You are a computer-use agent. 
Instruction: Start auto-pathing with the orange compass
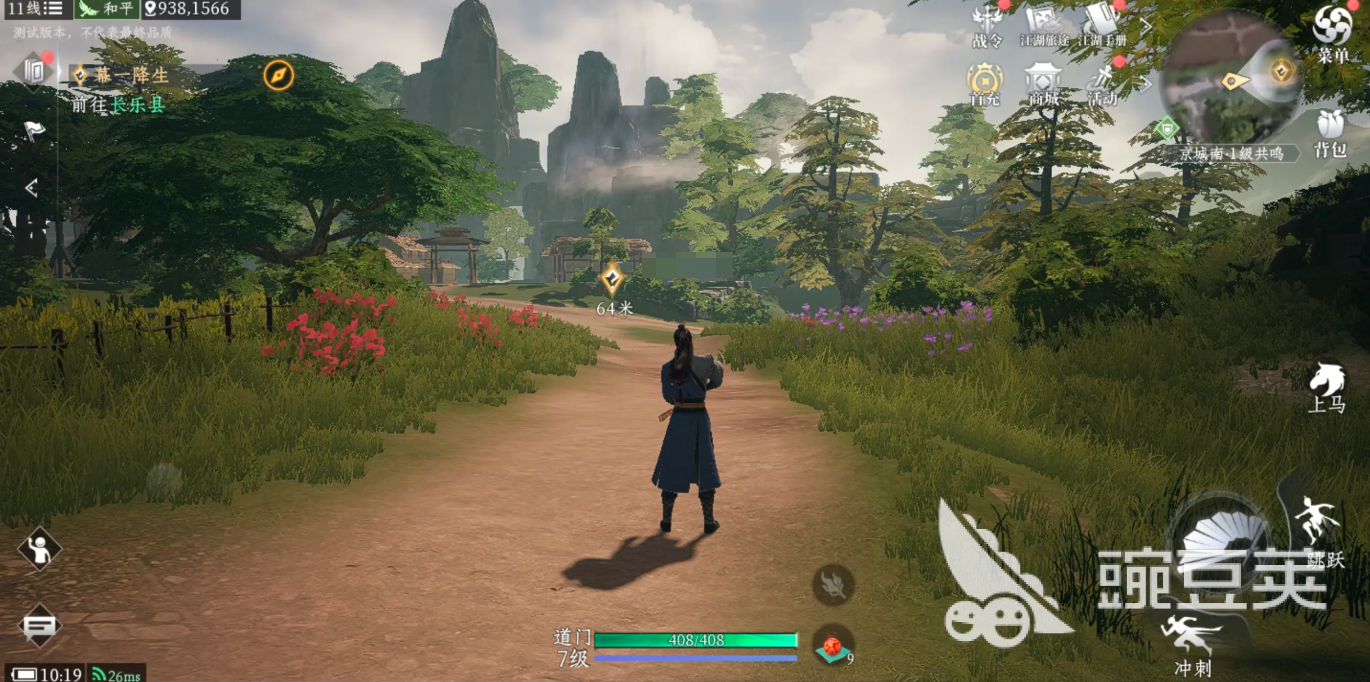point(278,75)
